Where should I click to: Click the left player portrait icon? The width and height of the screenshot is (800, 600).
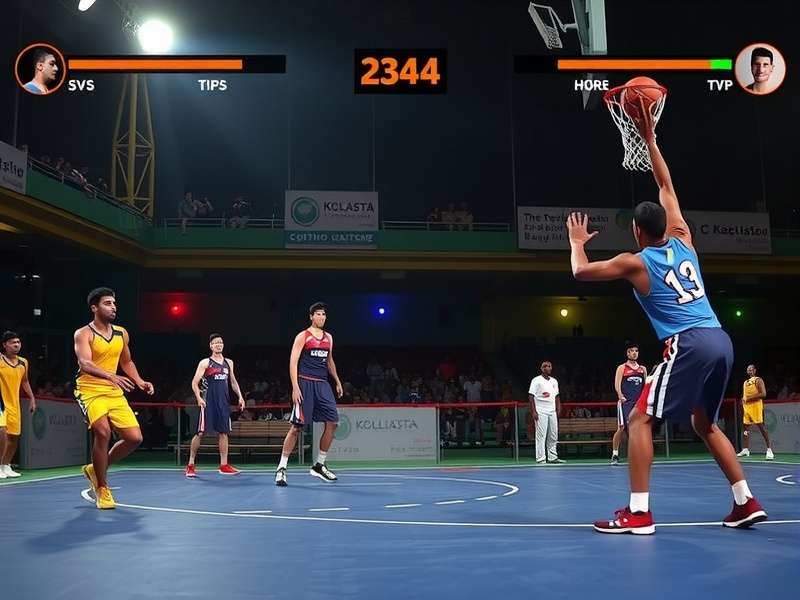click(40, 69)
